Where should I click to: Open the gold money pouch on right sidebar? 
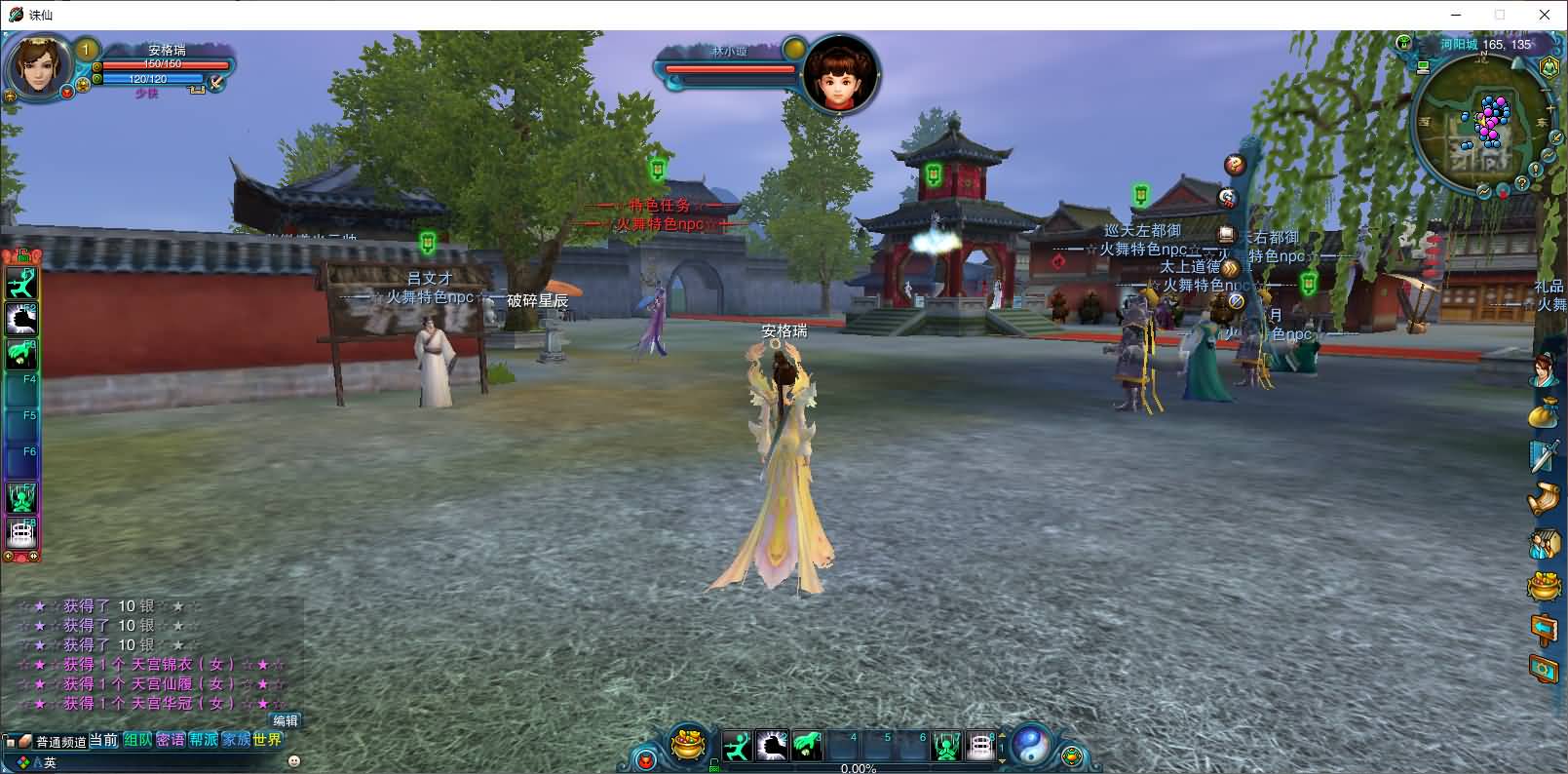click(1543, 414)
